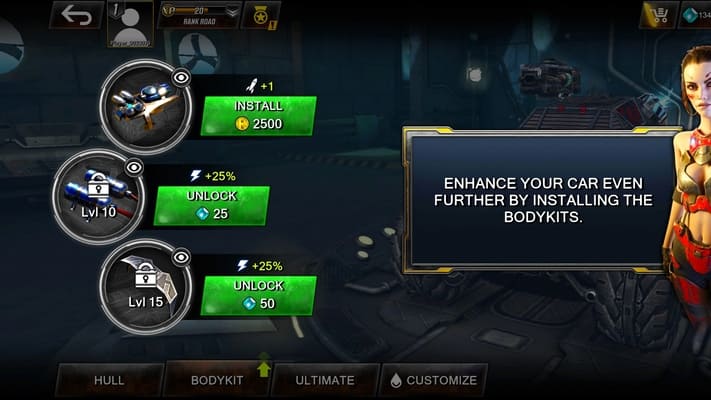The image size is (711, 400).
Task: Go back using the return arrow button
Action: [76, 15]
